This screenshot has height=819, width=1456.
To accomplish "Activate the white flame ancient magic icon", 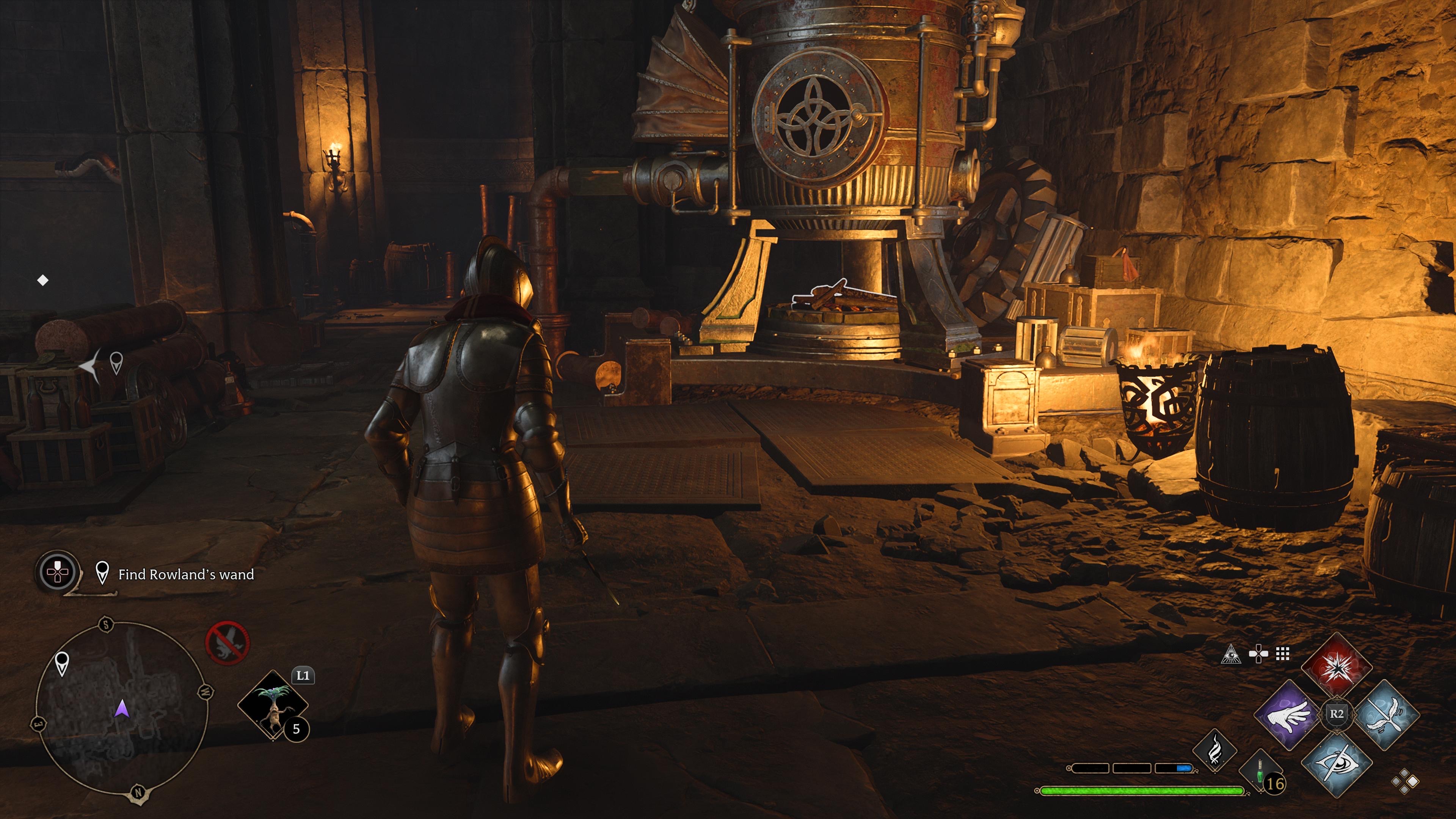I will (1214, 751).
